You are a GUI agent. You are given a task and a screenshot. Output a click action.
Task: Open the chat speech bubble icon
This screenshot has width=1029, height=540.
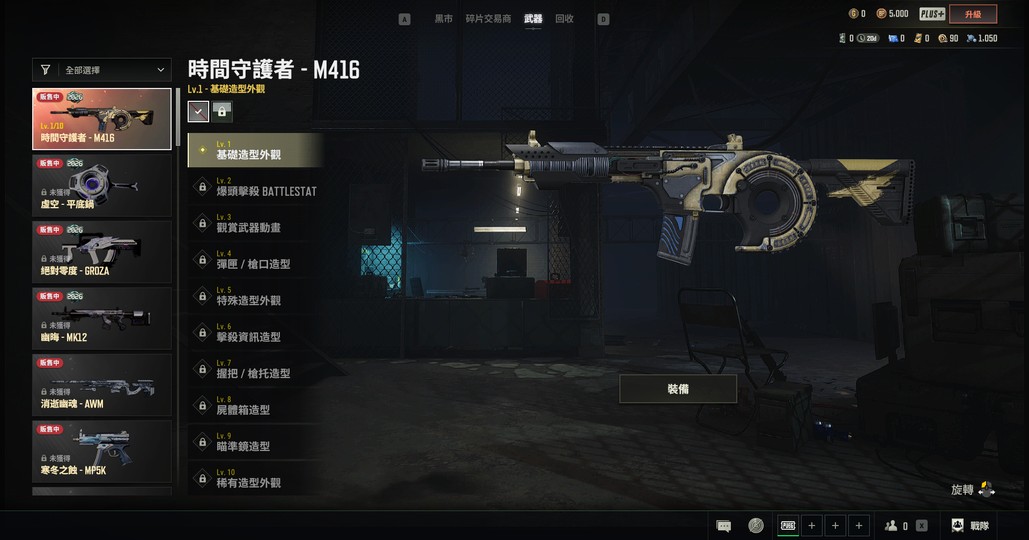point(724,525)
